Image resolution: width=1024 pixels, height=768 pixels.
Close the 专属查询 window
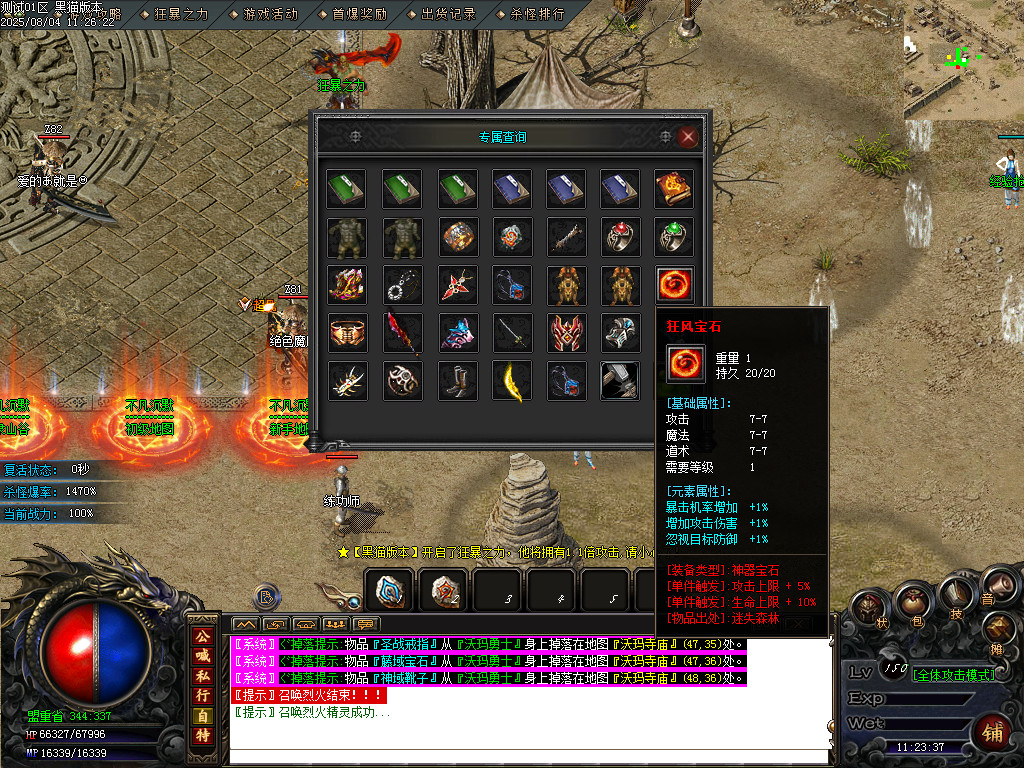click(x=687, y=137)
